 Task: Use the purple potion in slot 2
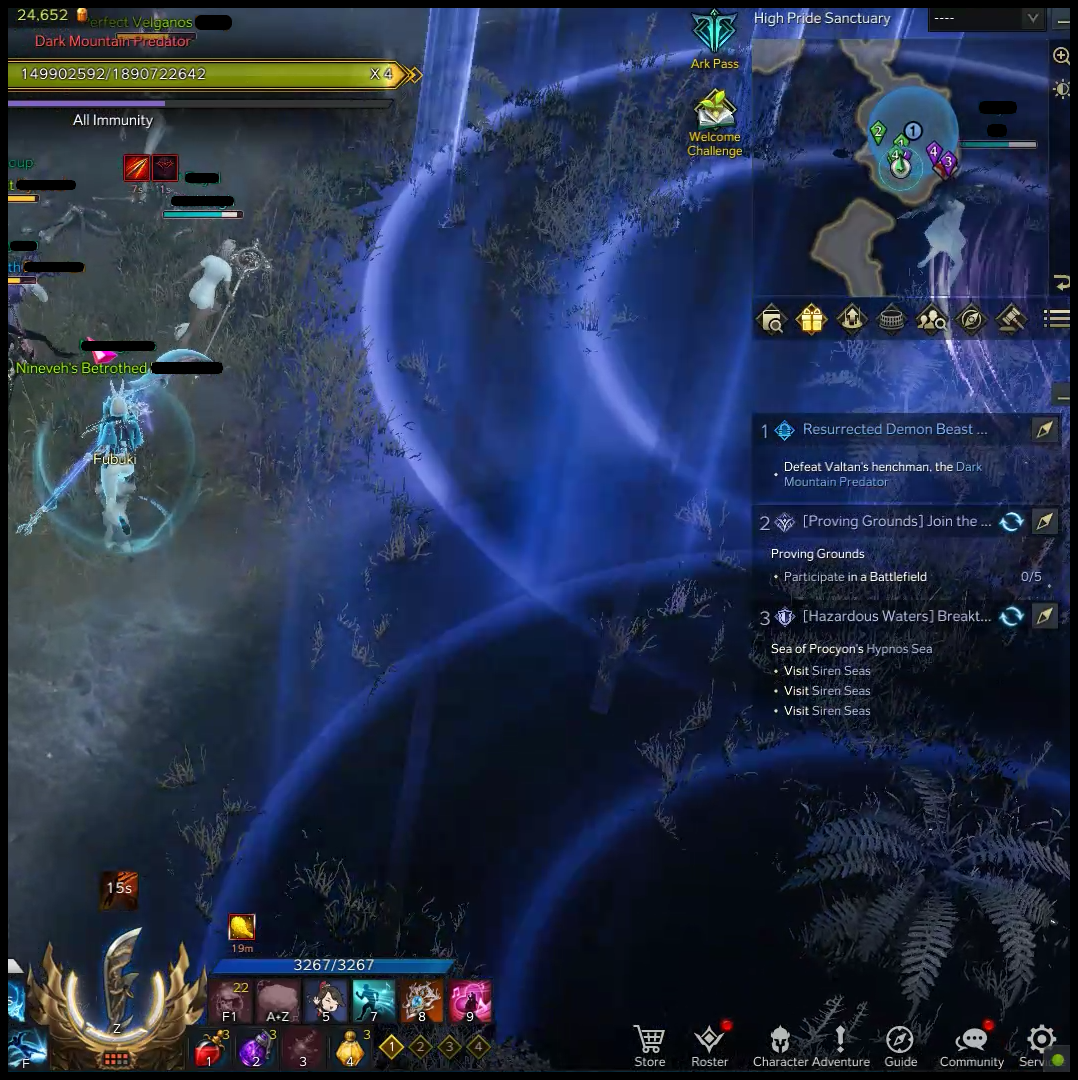255,1048
